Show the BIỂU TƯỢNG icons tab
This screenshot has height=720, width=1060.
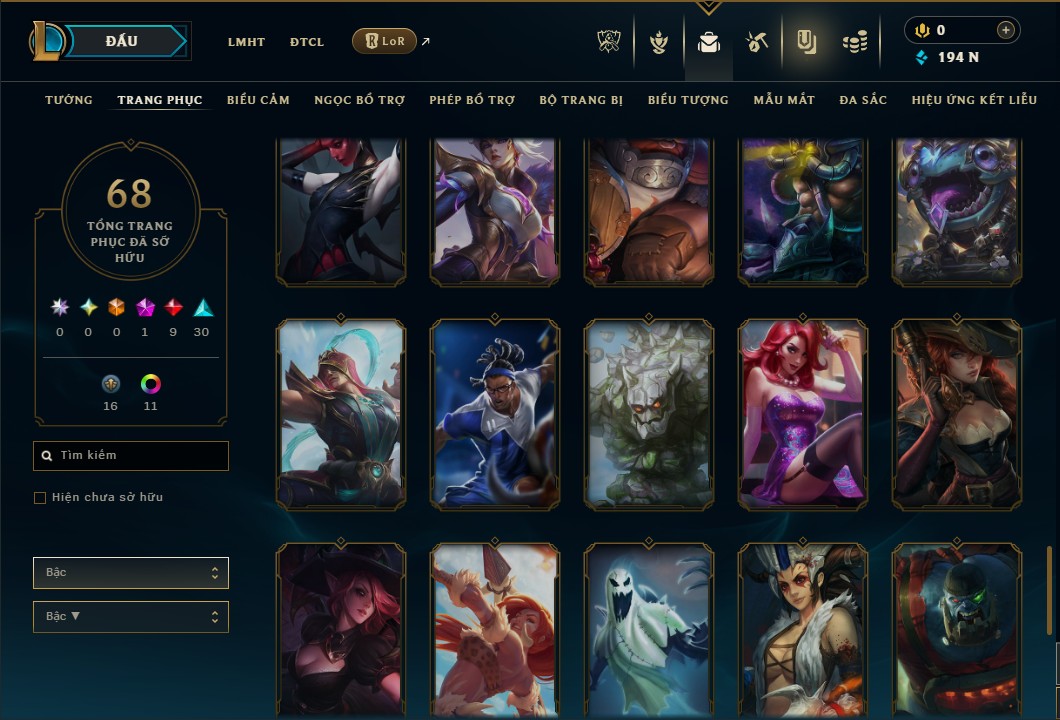point(688,100)
